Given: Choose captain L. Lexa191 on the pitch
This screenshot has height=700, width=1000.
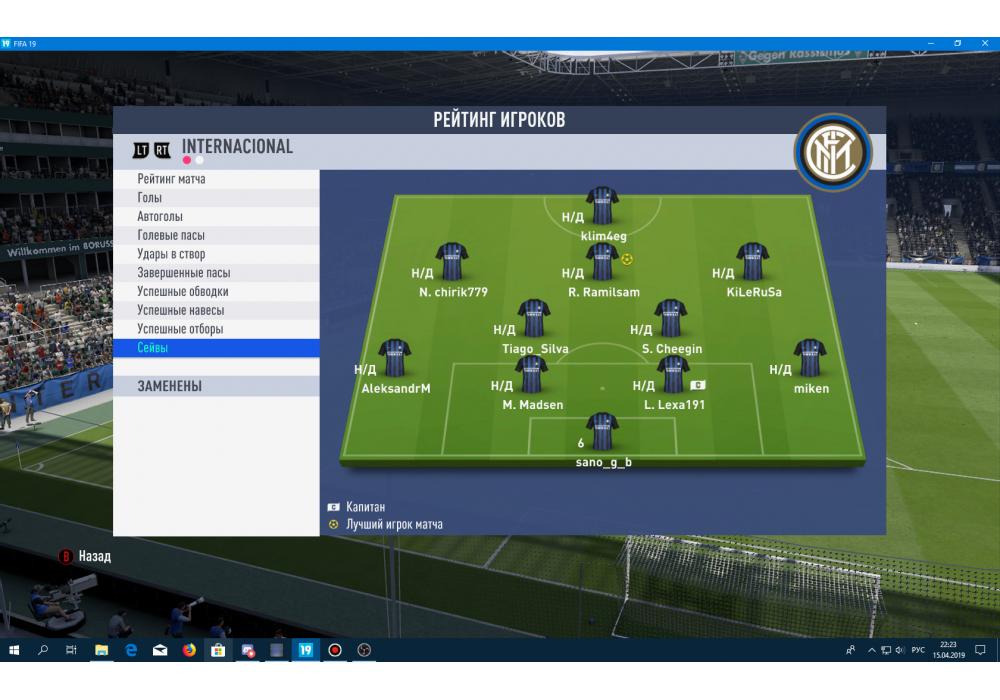Looking at the screenshot, I should coord(672,374).
